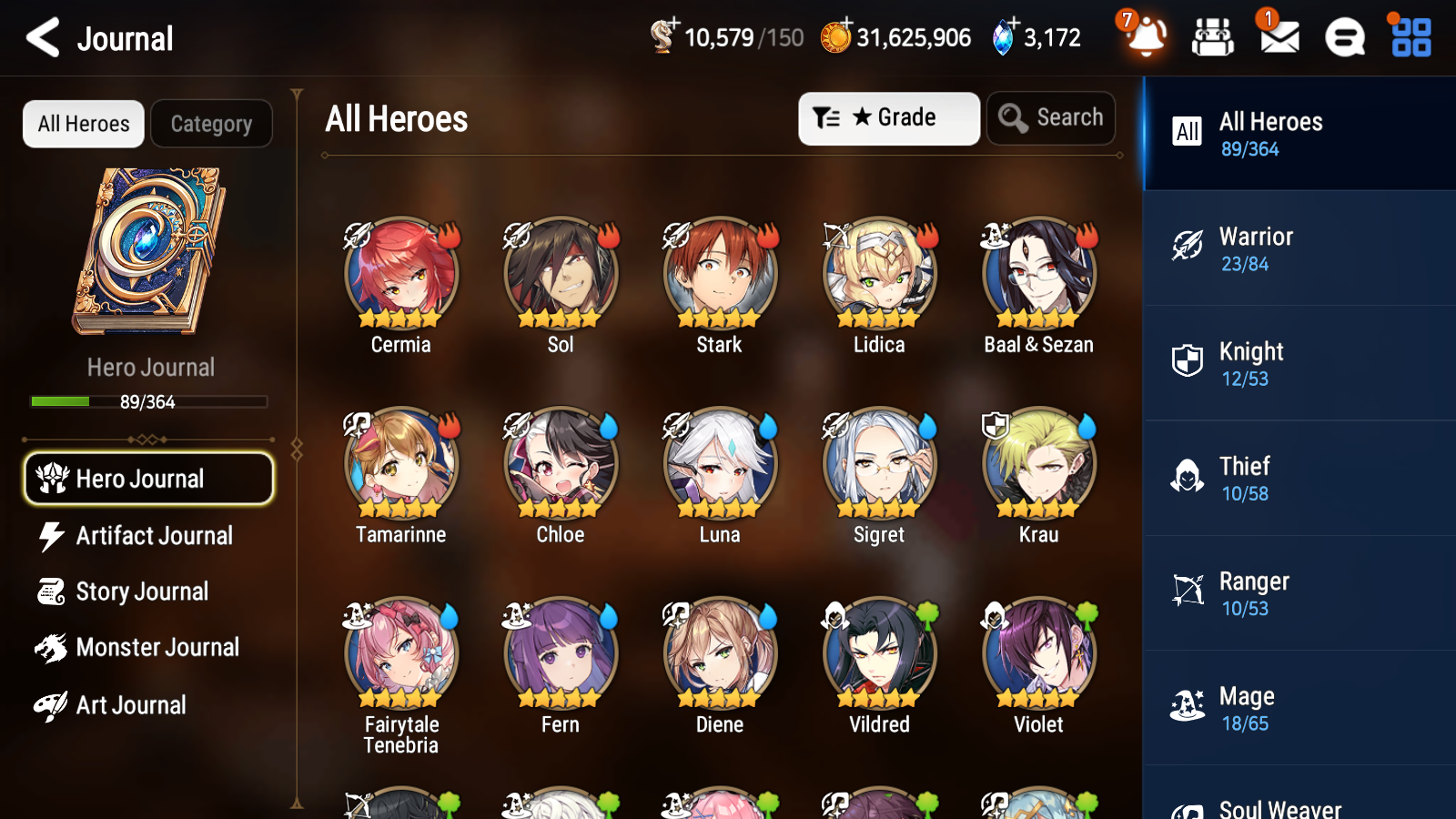Click the Hero Journal progress bar
Image resolution: width=1456 pixels, height=819 pixels.
pos(147,401)
